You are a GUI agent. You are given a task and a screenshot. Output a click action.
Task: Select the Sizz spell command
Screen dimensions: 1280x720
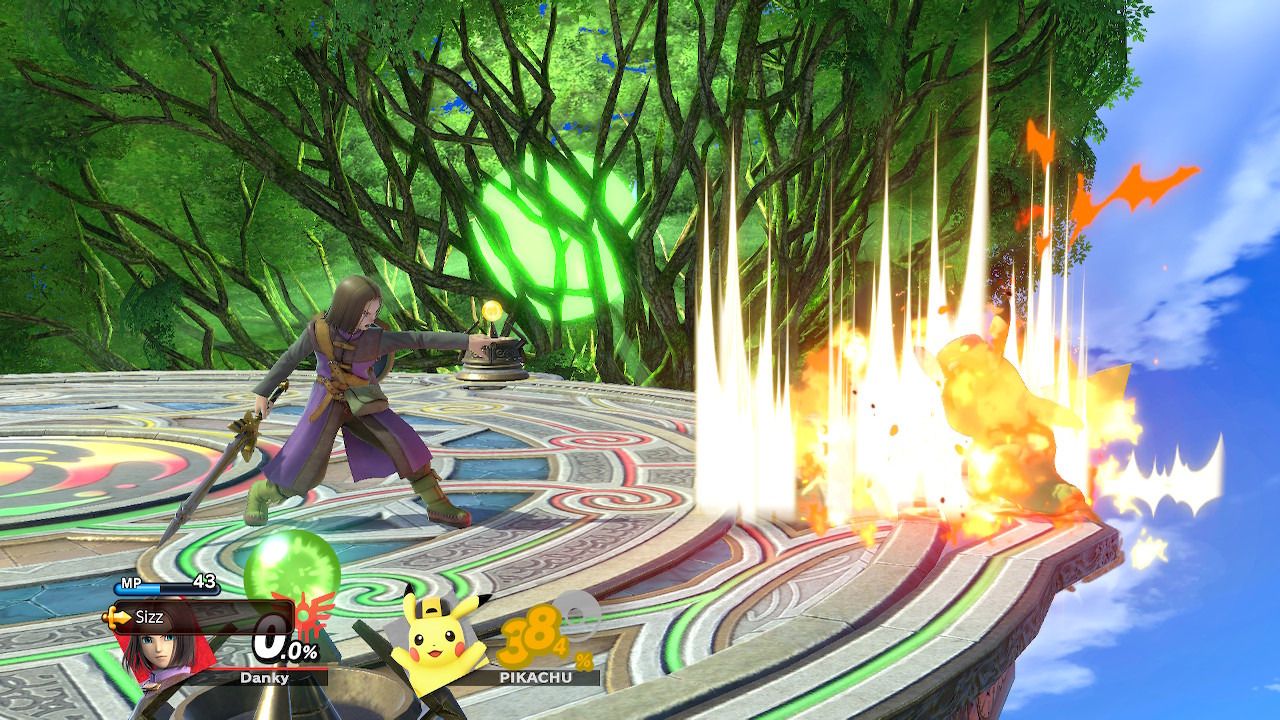pyautogui.click(x=150, y=617)
